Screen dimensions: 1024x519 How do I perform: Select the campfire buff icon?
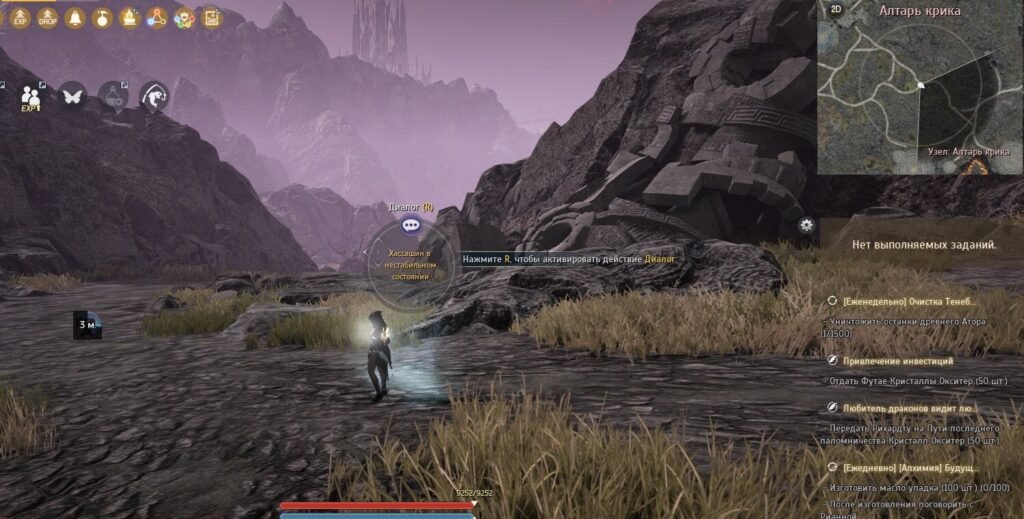click(129, 17)
